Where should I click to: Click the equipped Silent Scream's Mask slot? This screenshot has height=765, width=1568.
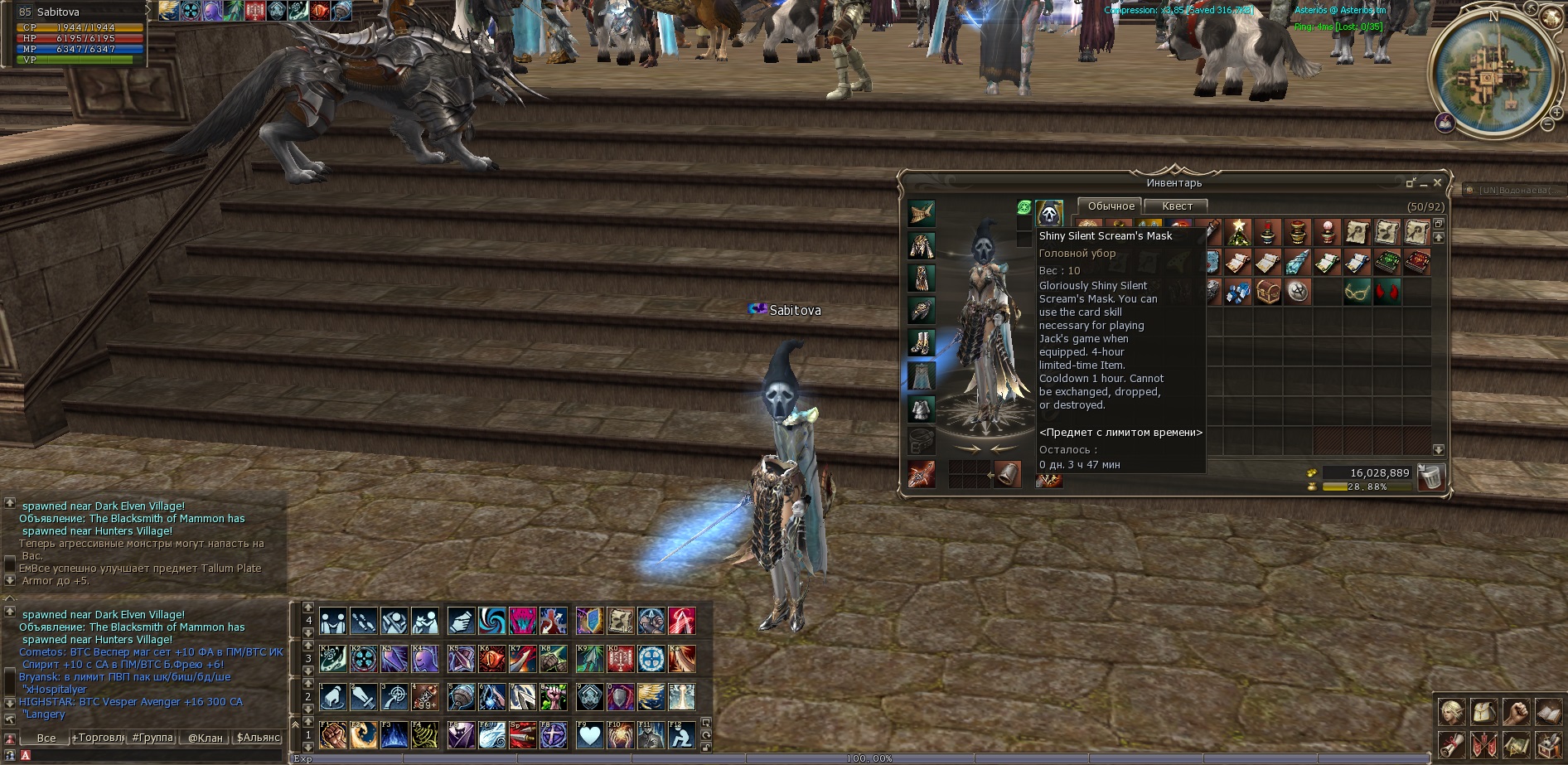tap(1049, 213)
